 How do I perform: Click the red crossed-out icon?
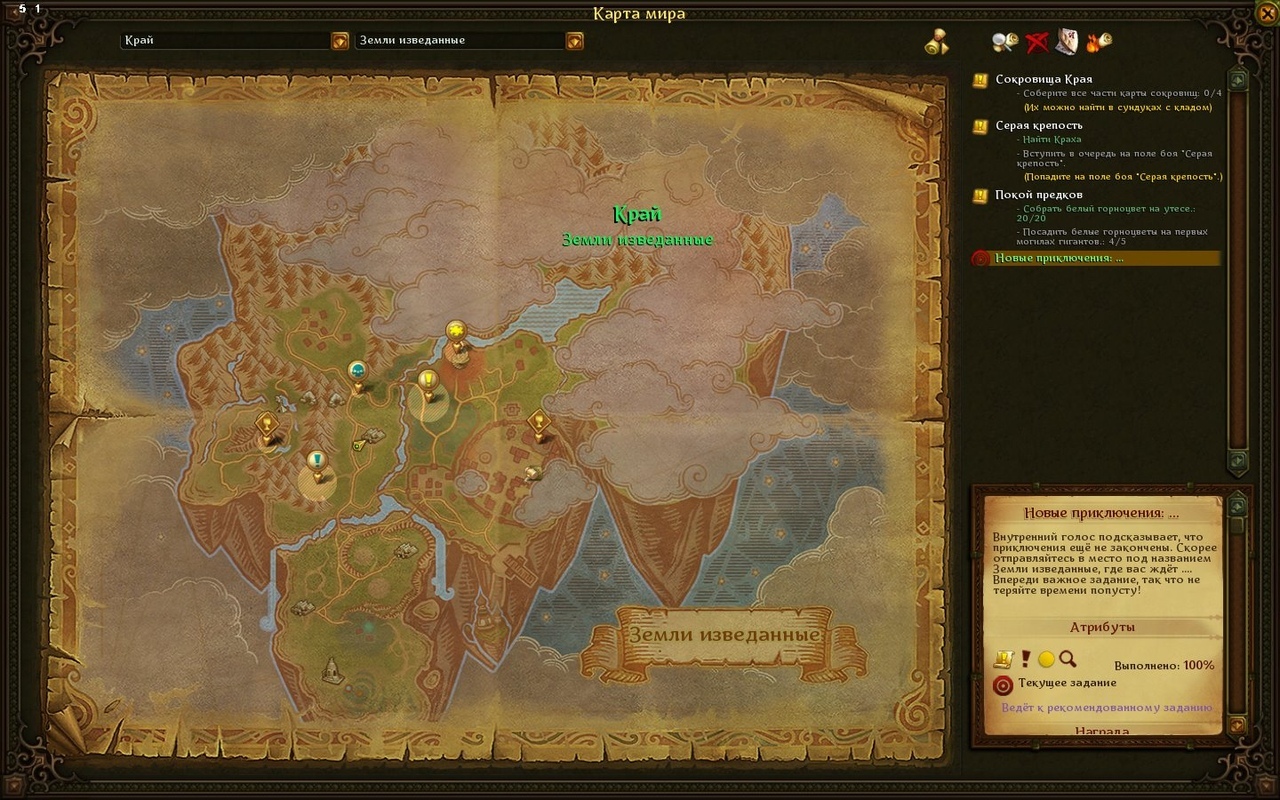point(1036,42)
